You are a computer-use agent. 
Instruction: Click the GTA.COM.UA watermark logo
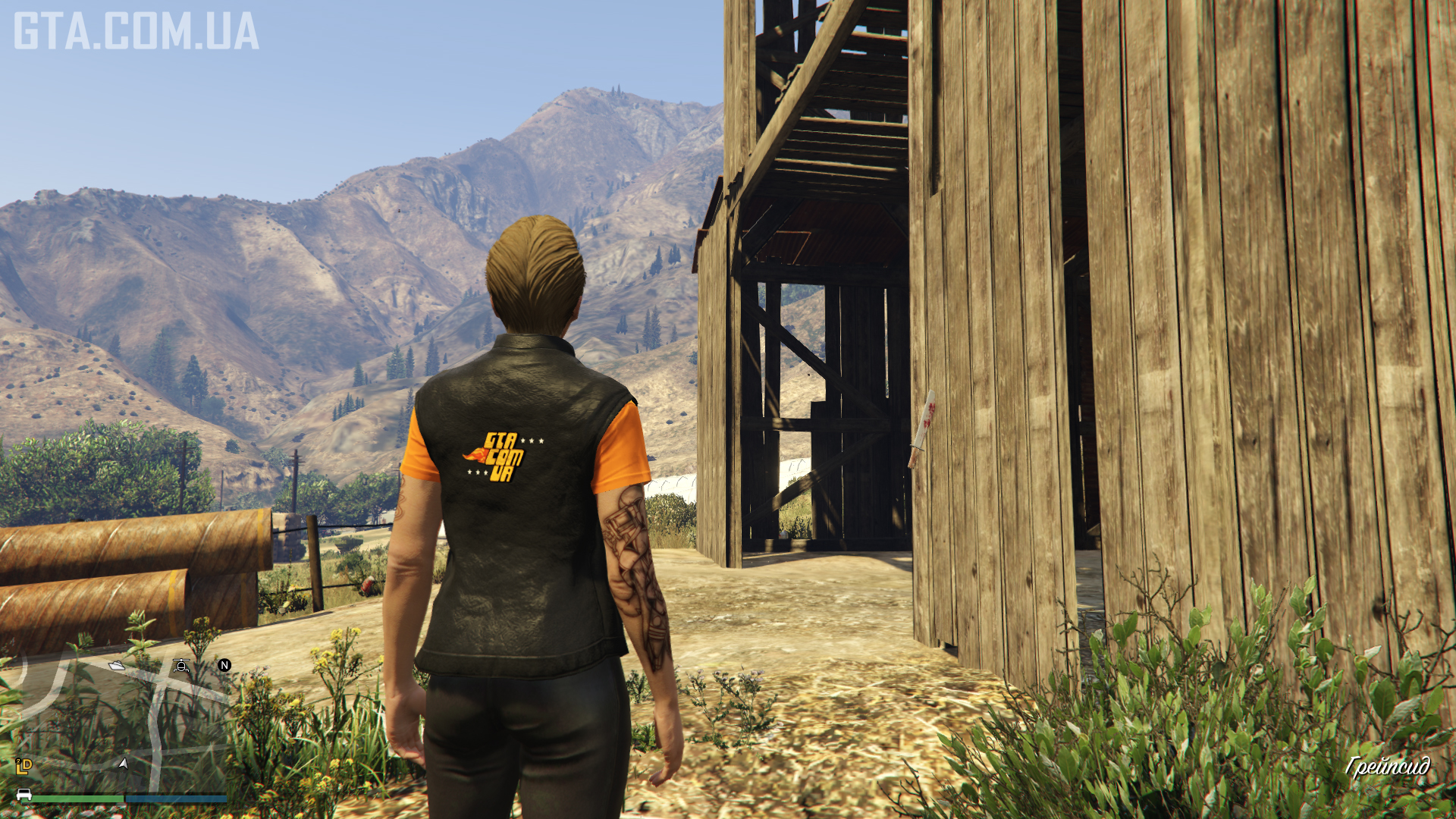[136, 31]
